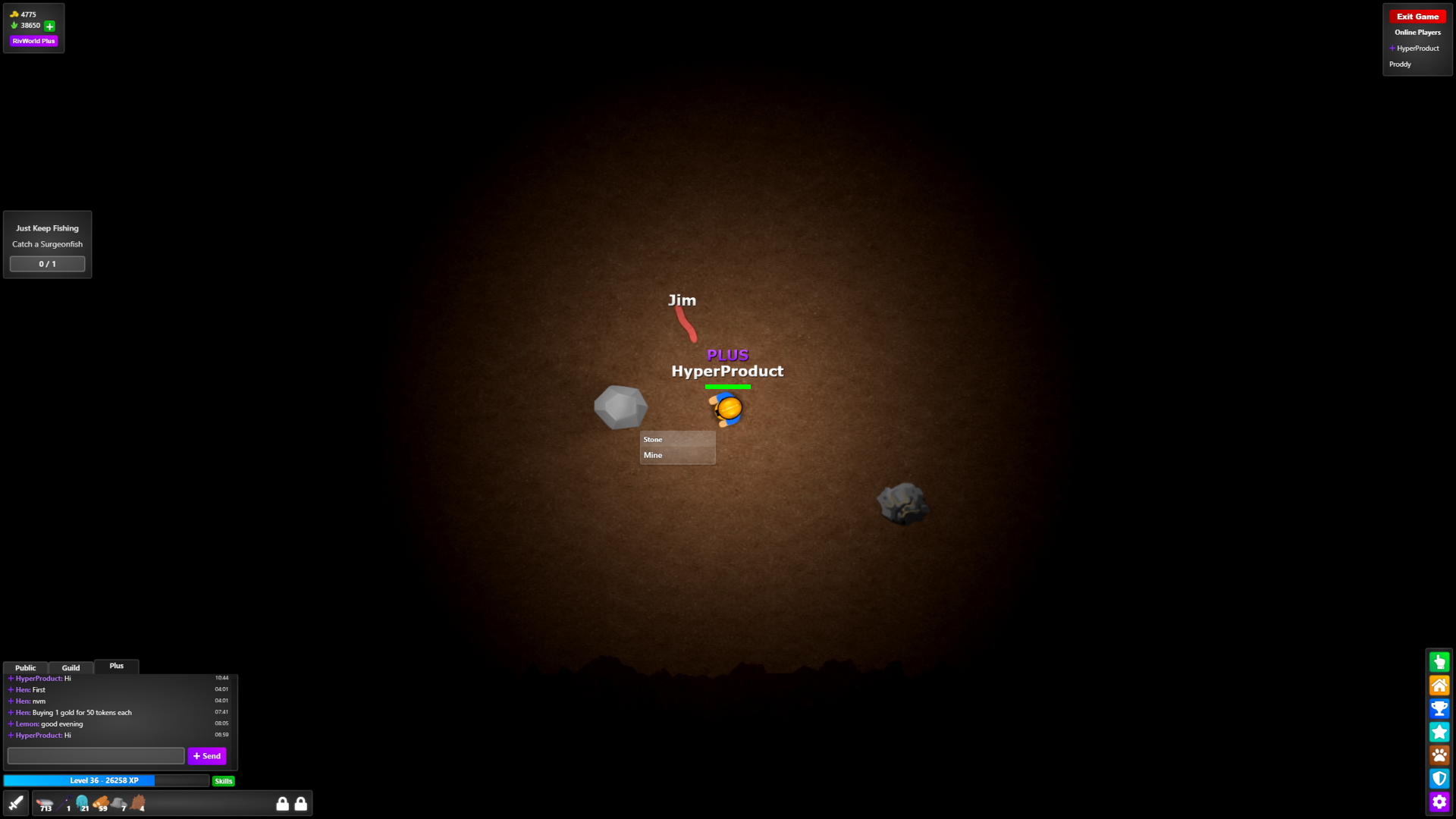Open the orange Home panel
Image resolution: width=1456 pixels, height=819 pixels.
tap(1439, 685)
